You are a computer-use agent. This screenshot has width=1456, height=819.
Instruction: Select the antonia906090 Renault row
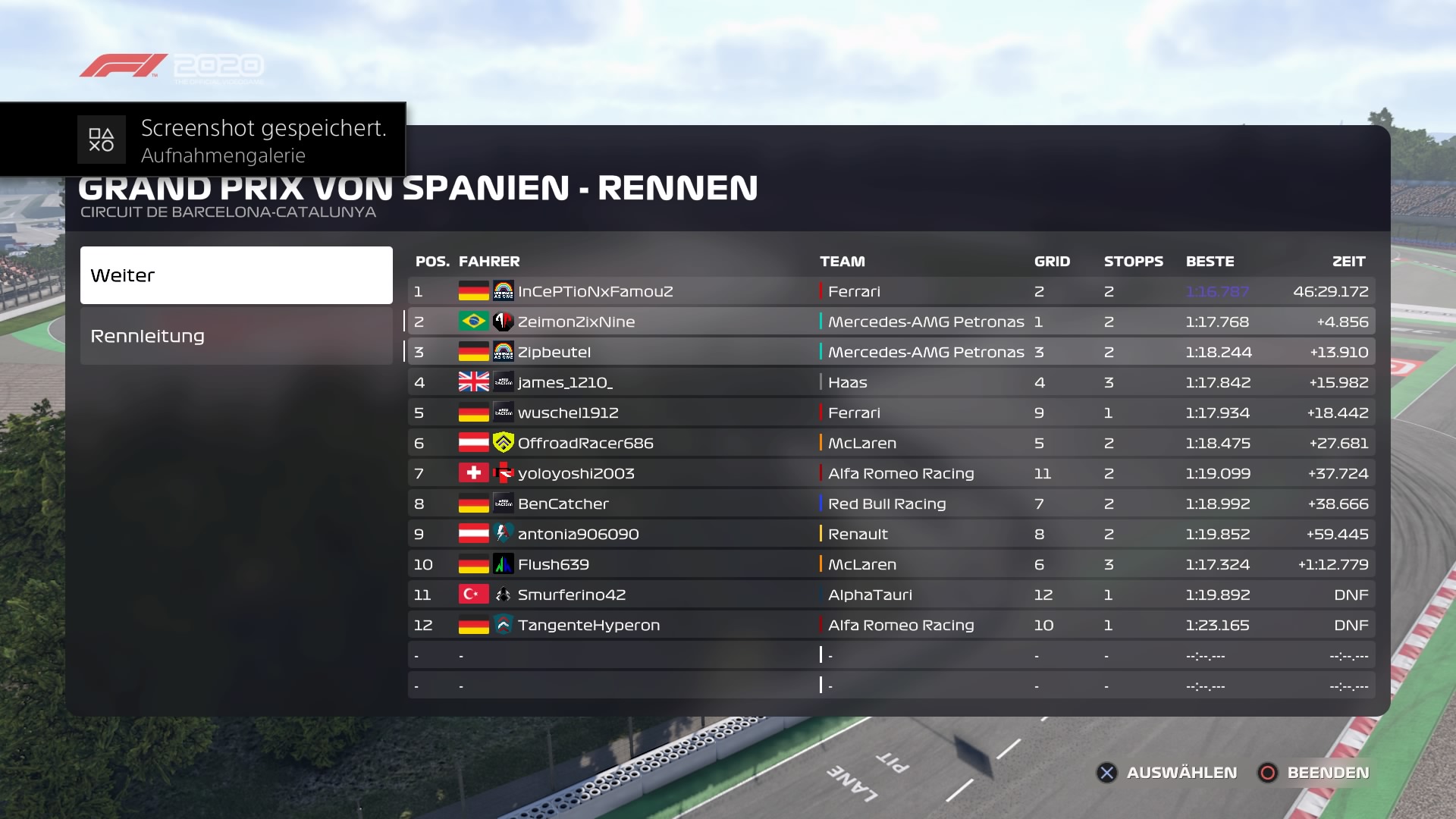890,534
